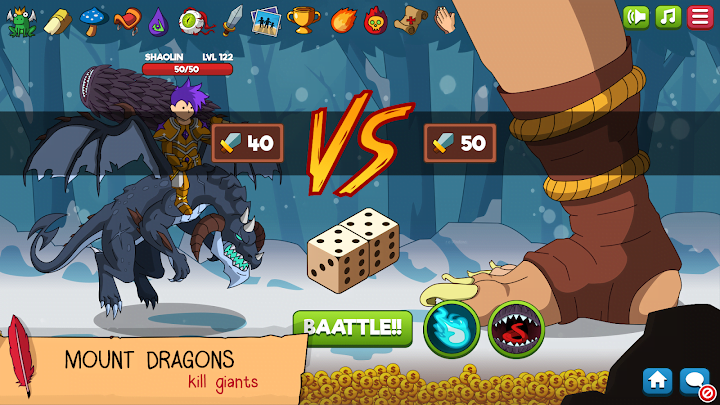The image size is (720, 405).
Task: Toggle sound effects with the speaker button
Action: (636, 17)
